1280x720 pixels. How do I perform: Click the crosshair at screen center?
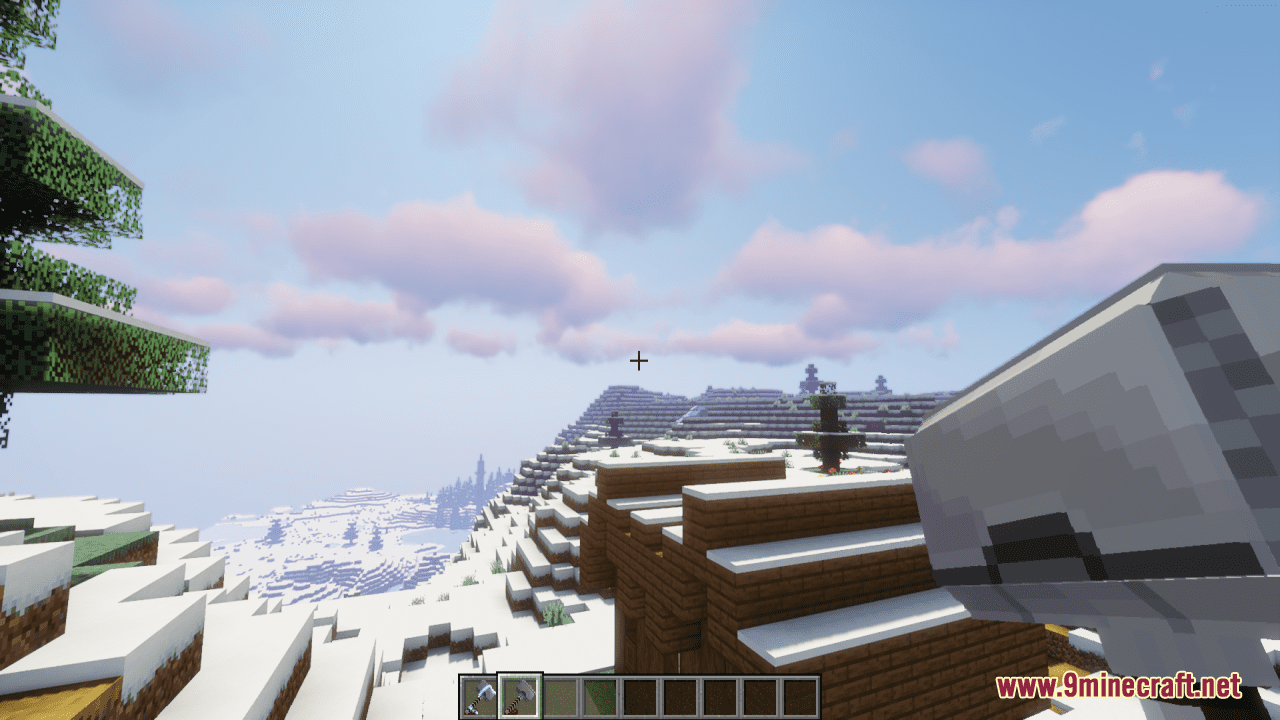coord(639,360)
